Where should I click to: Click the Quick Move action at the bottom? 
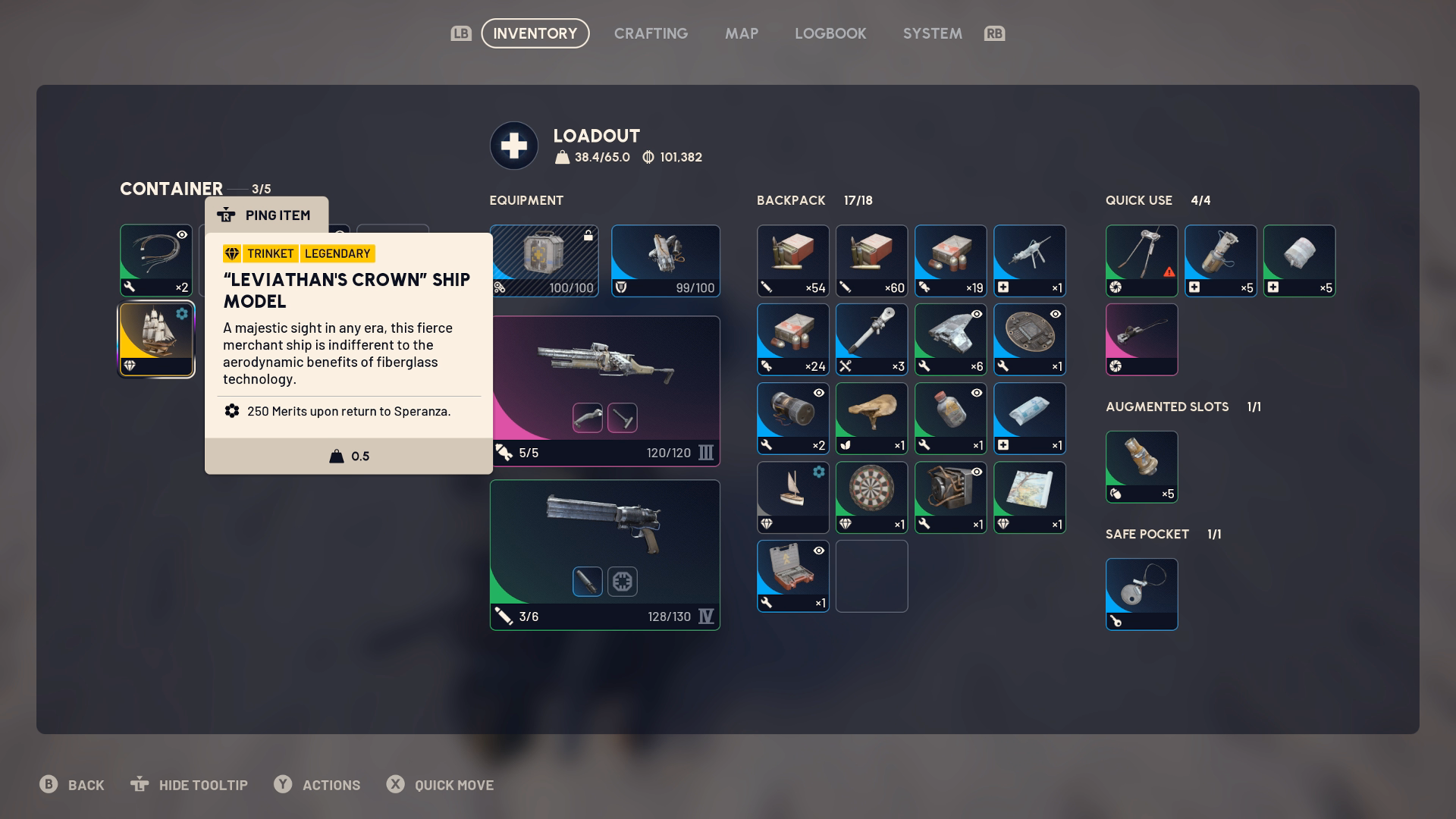[441, 785]
